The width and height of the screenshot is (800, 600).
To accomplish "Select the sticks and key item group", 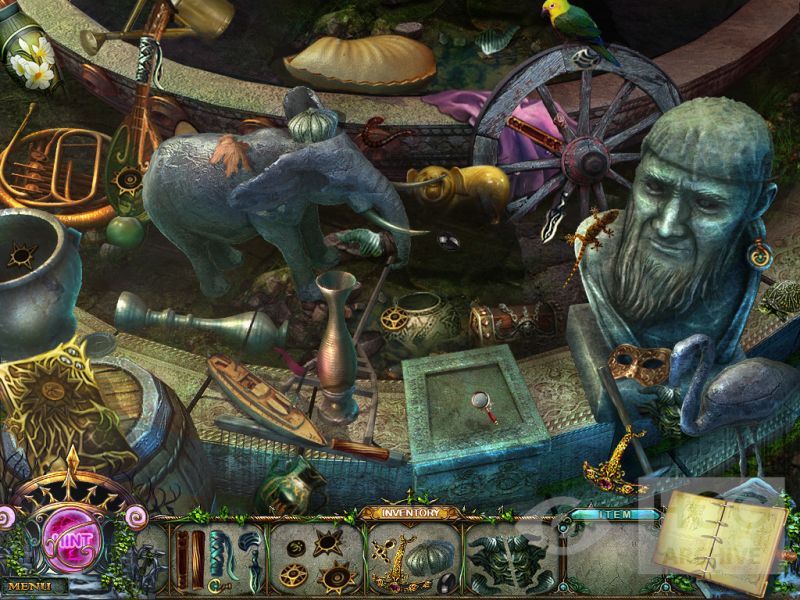I will point(214,559).
